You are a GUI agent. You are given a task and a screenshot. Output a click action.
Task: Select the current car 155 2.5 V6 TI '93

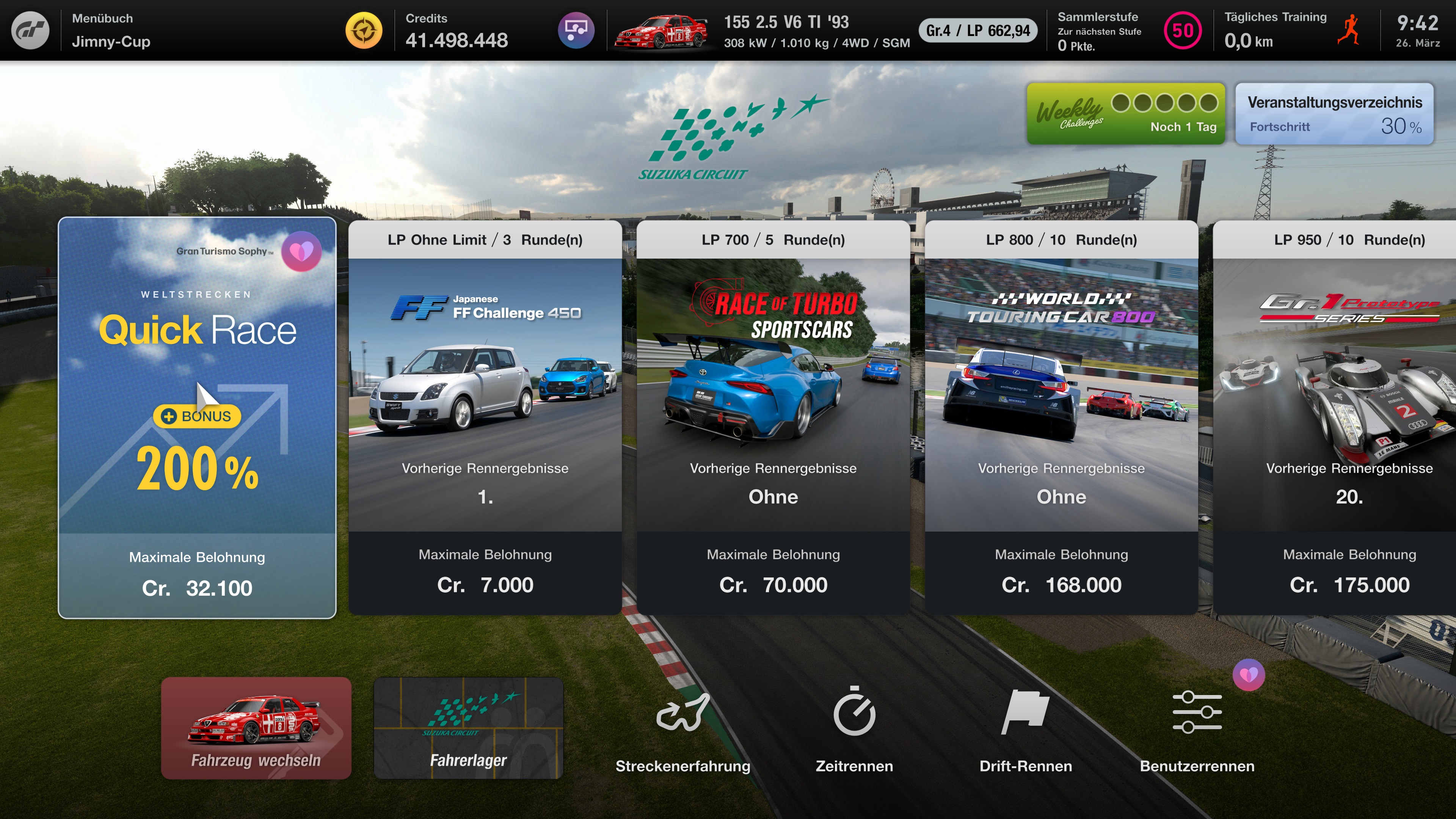661,30
